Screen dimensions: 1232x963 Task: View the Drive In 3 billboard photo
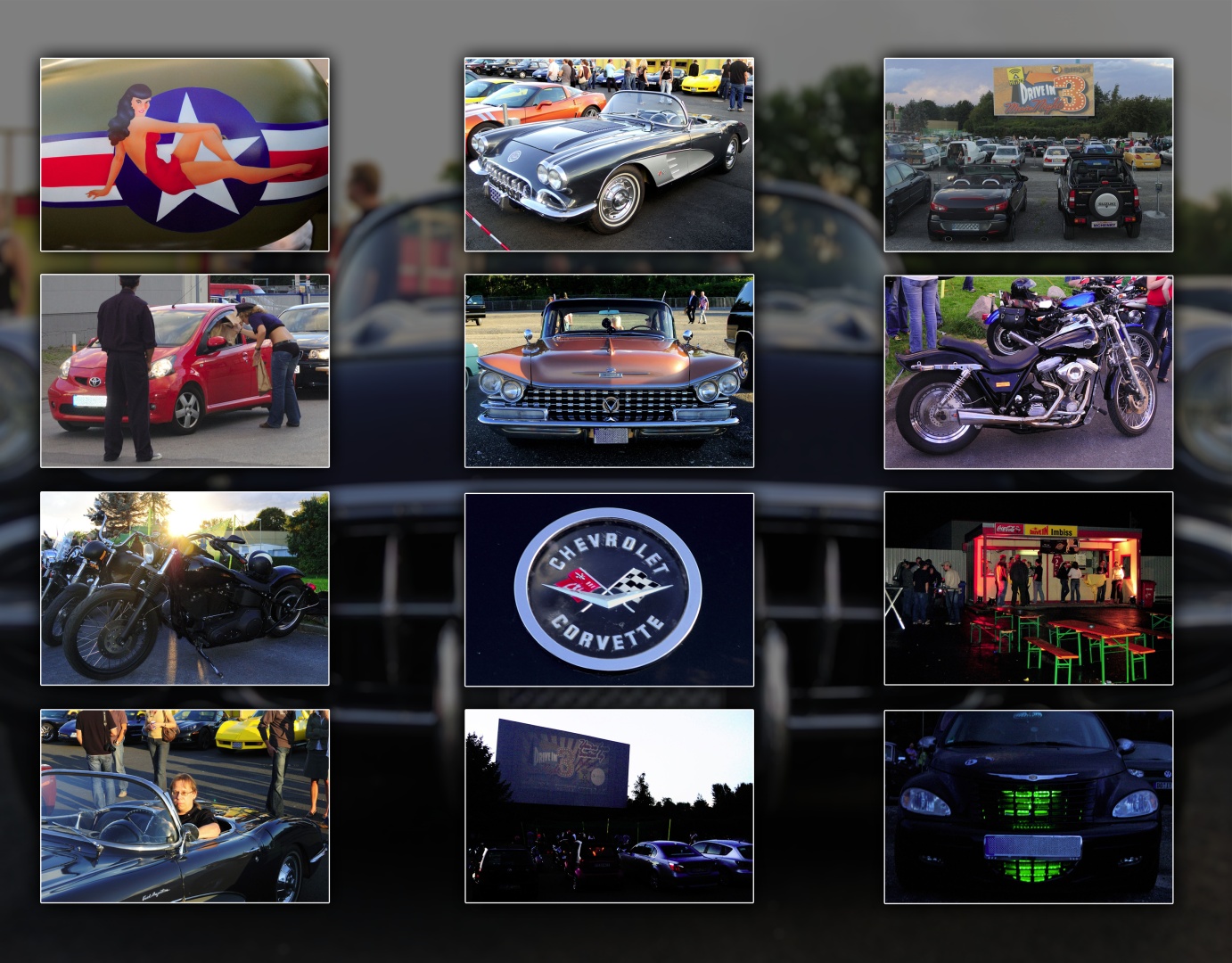(1028, 154)
